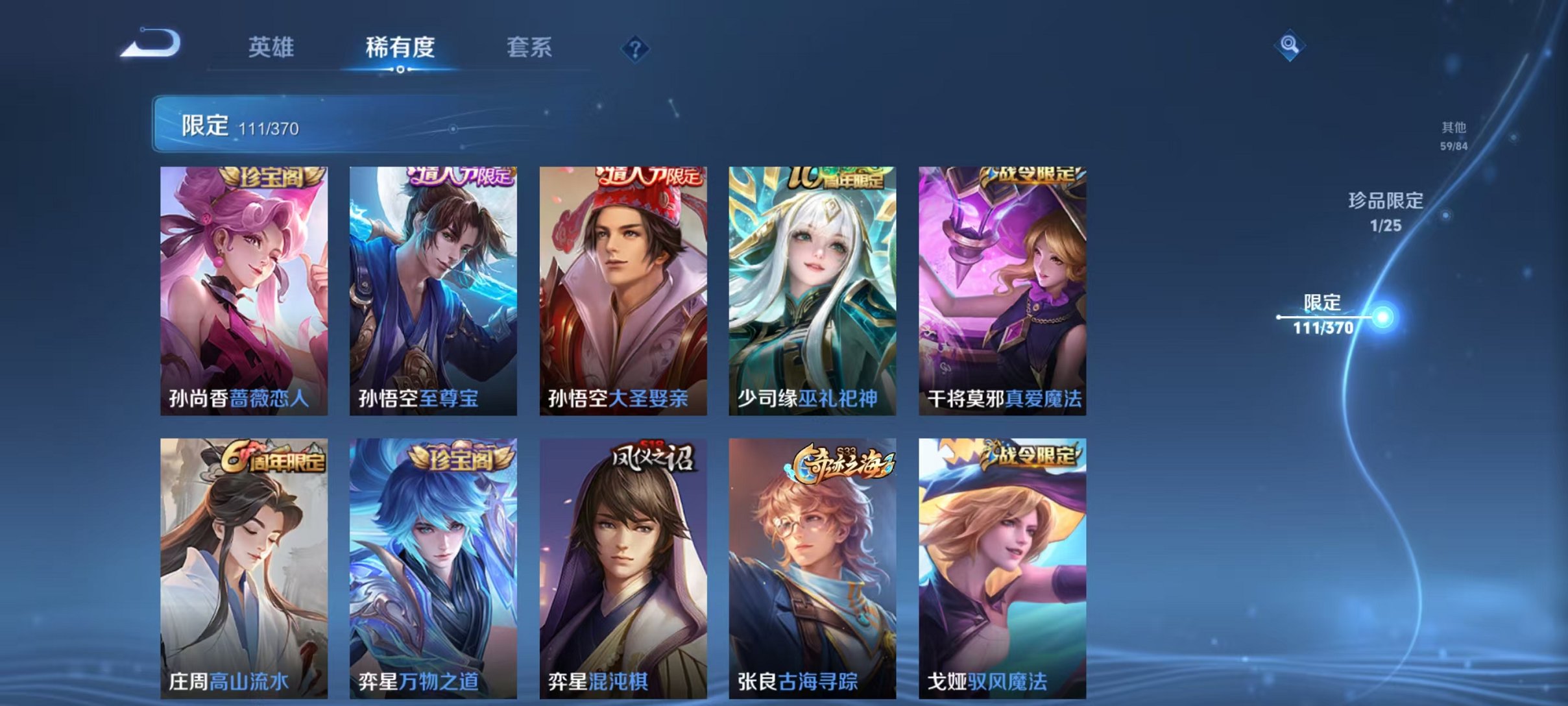Select the 稀有度 tab

tap(400, 47)
